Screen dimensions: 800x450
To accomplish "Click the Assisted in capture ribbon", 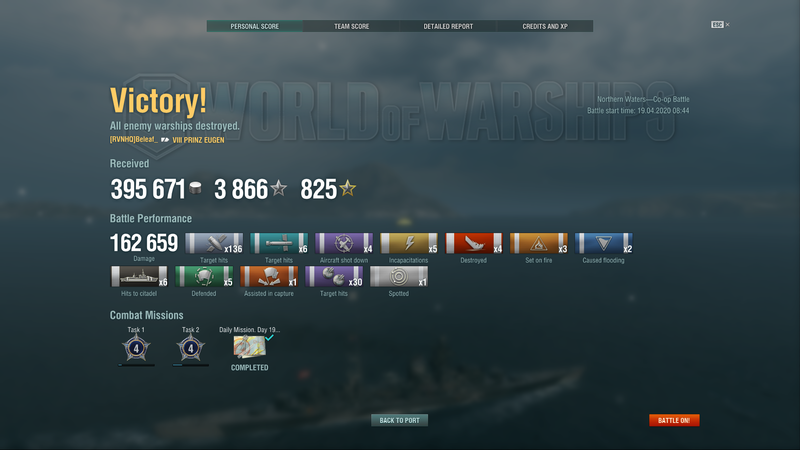I will click(x=269, y=276).
